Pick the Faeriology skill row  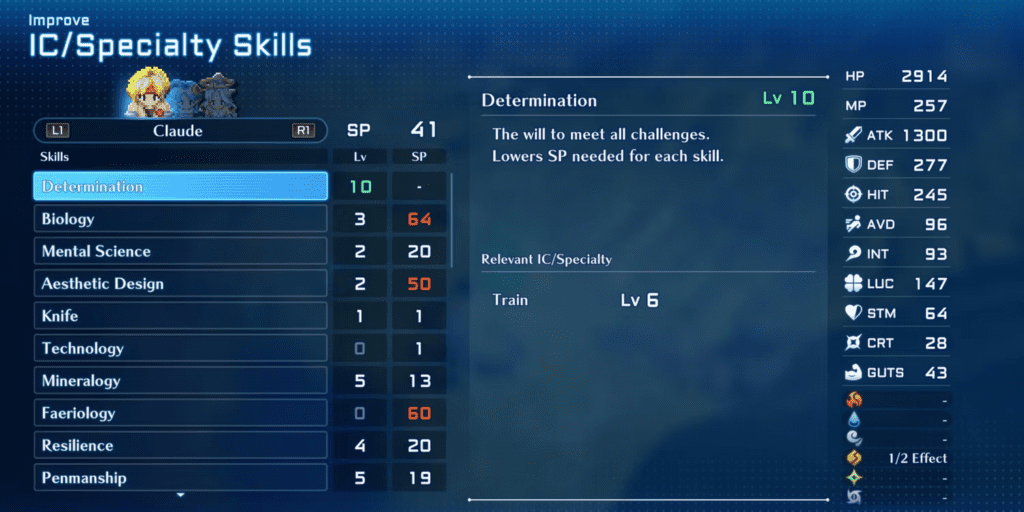[x=180, y=413]
